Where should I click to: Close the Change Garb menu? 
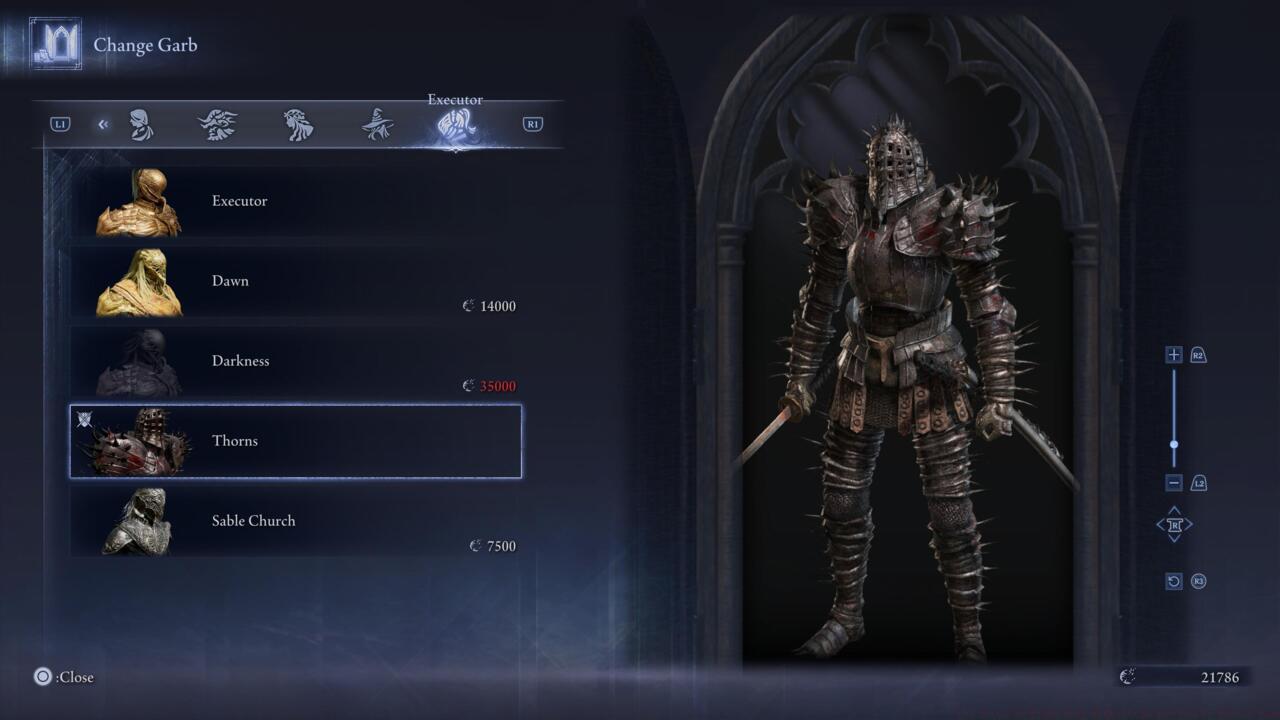[43, 677]
